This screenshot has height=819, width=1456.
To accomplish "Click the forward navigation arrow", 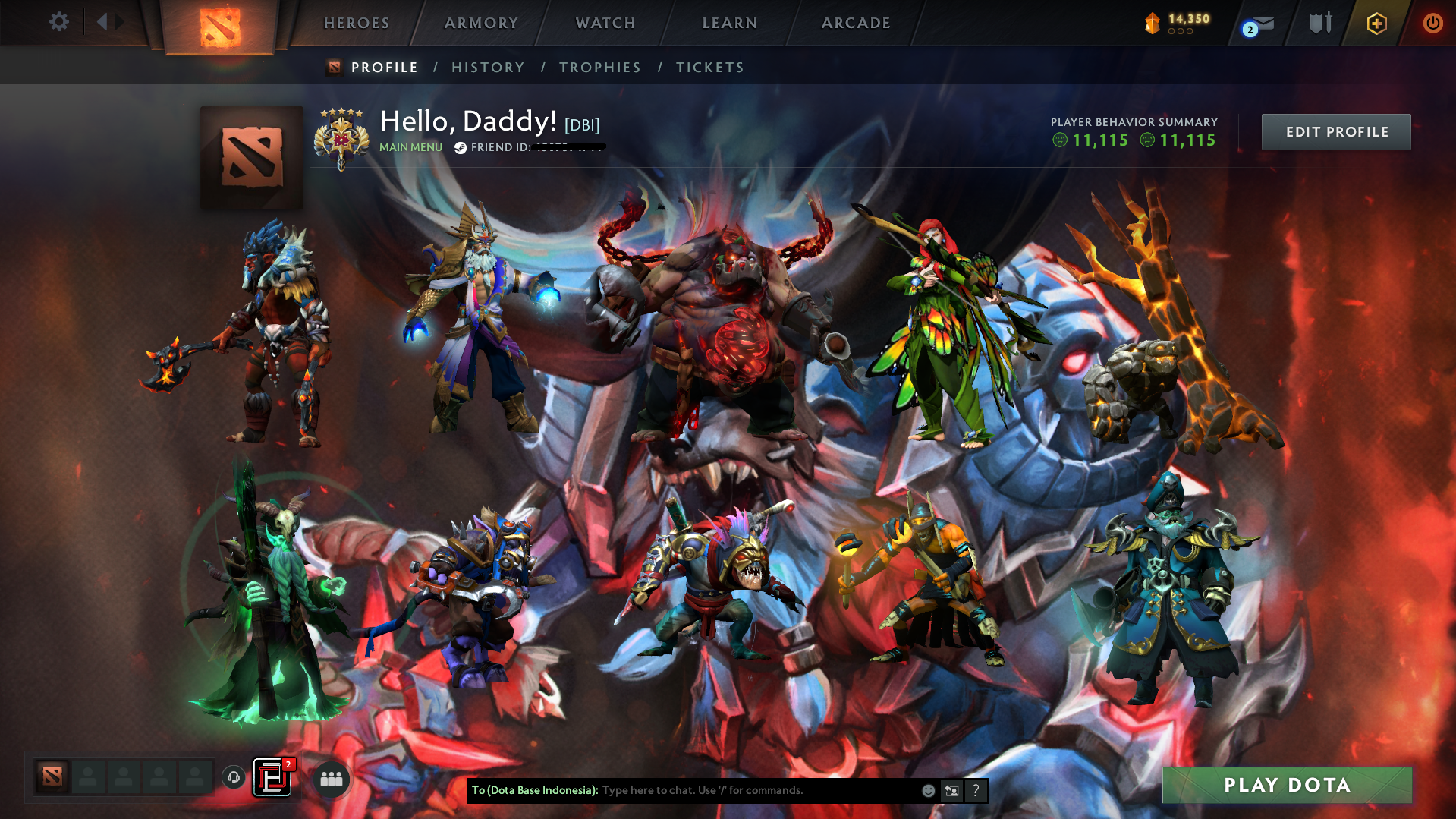I will point(120,21).
